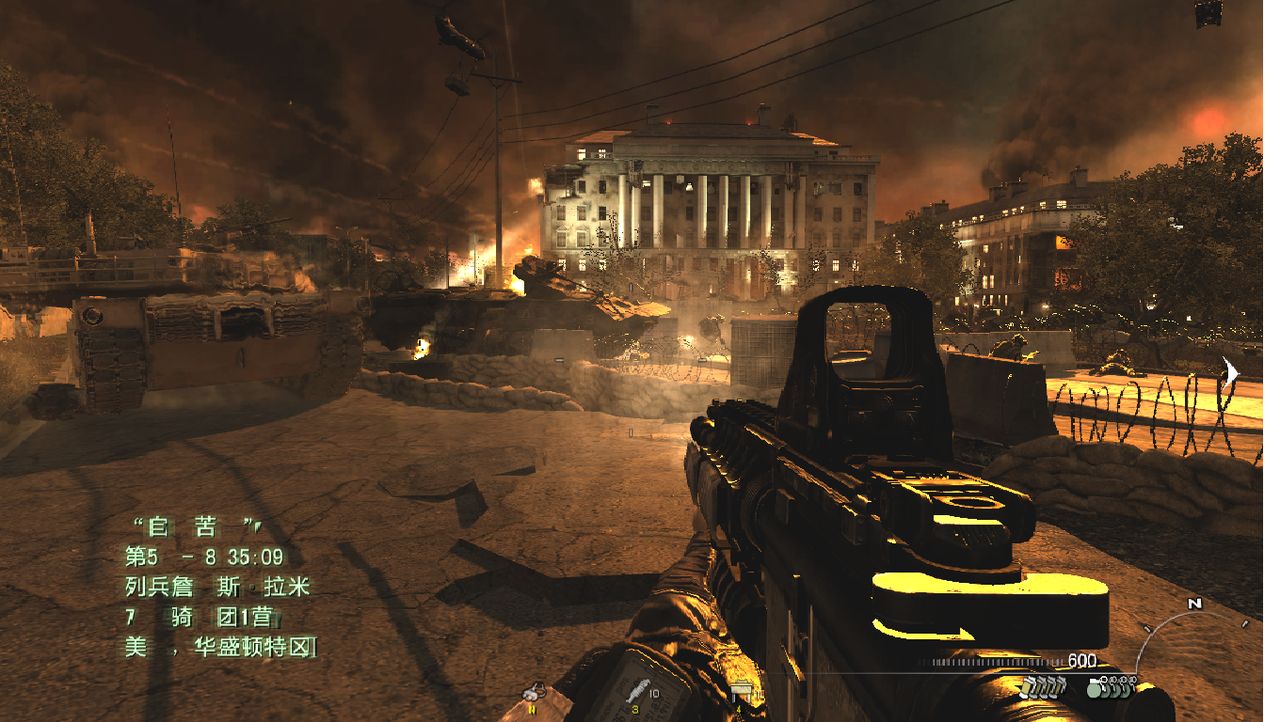Choose the claymore item icon in slot 4
1280x722 pixels.
(742, 692)
